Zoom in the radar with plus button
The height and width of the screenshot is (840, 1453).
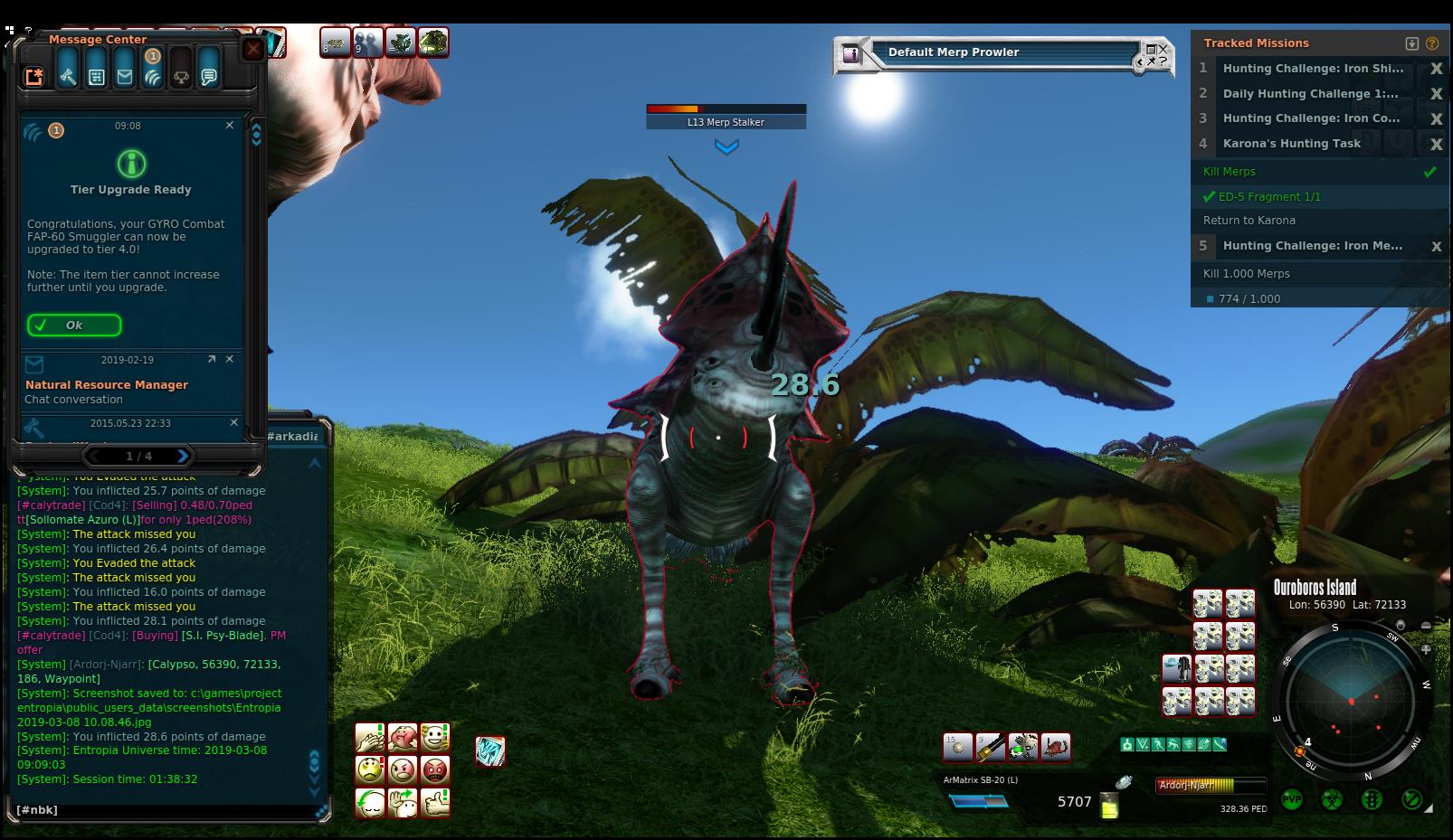[x=1427, y=649]
